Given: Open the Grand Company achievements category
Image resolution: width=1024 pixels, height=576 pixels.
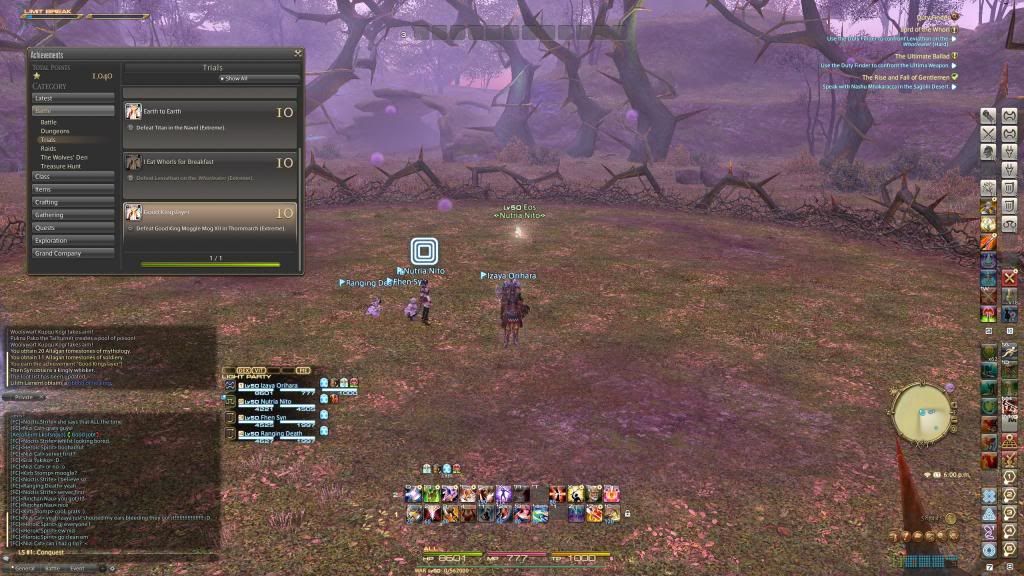Looking at the screenshot, I should pos(74,253).
